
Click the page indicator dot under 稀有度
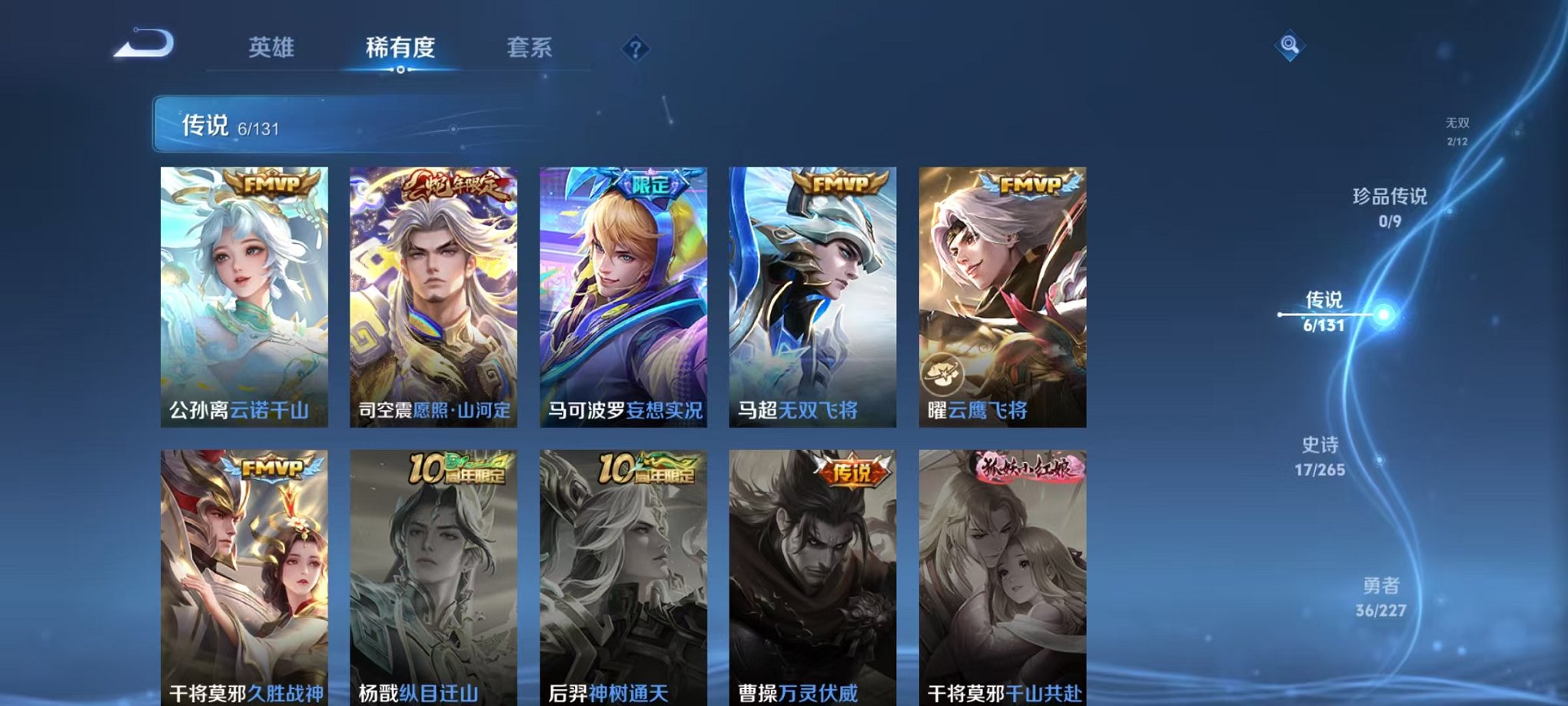400,72
